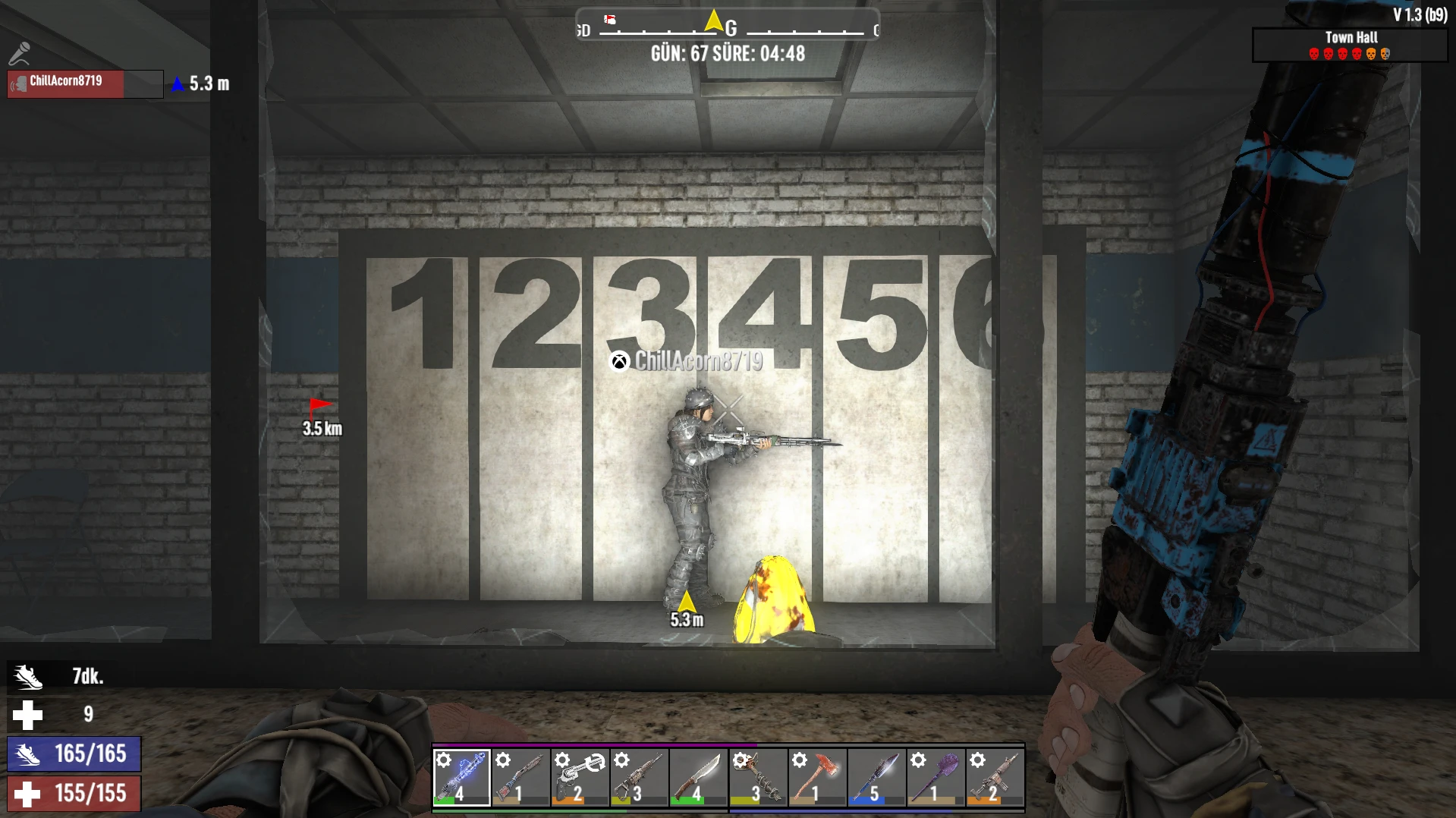Equip the pump shotgun in the hotbar
The width and height of the screenshot is (1456, 818).
(520, 777)
